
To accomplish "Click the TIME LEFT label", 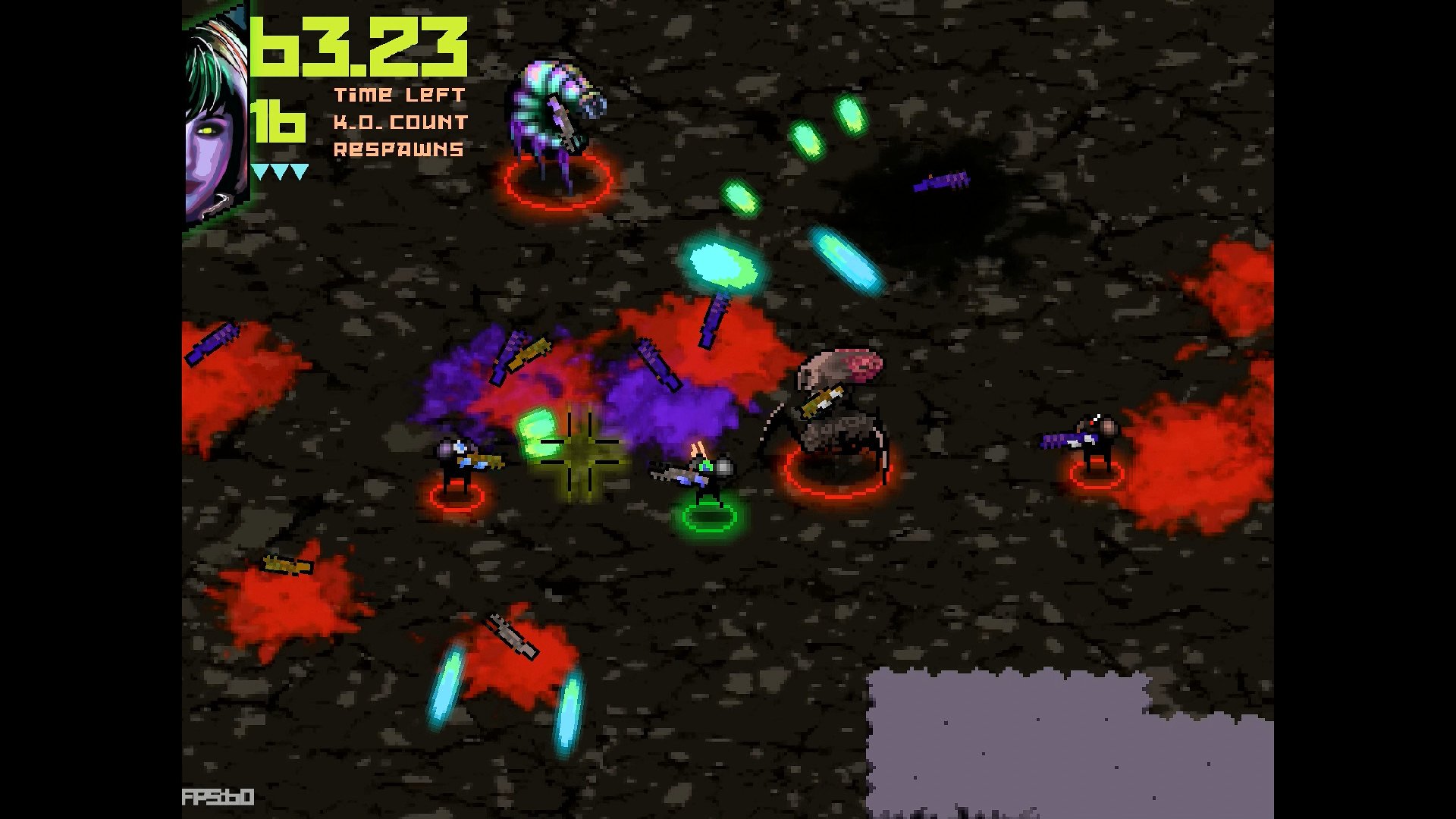I will pos(400,95).
